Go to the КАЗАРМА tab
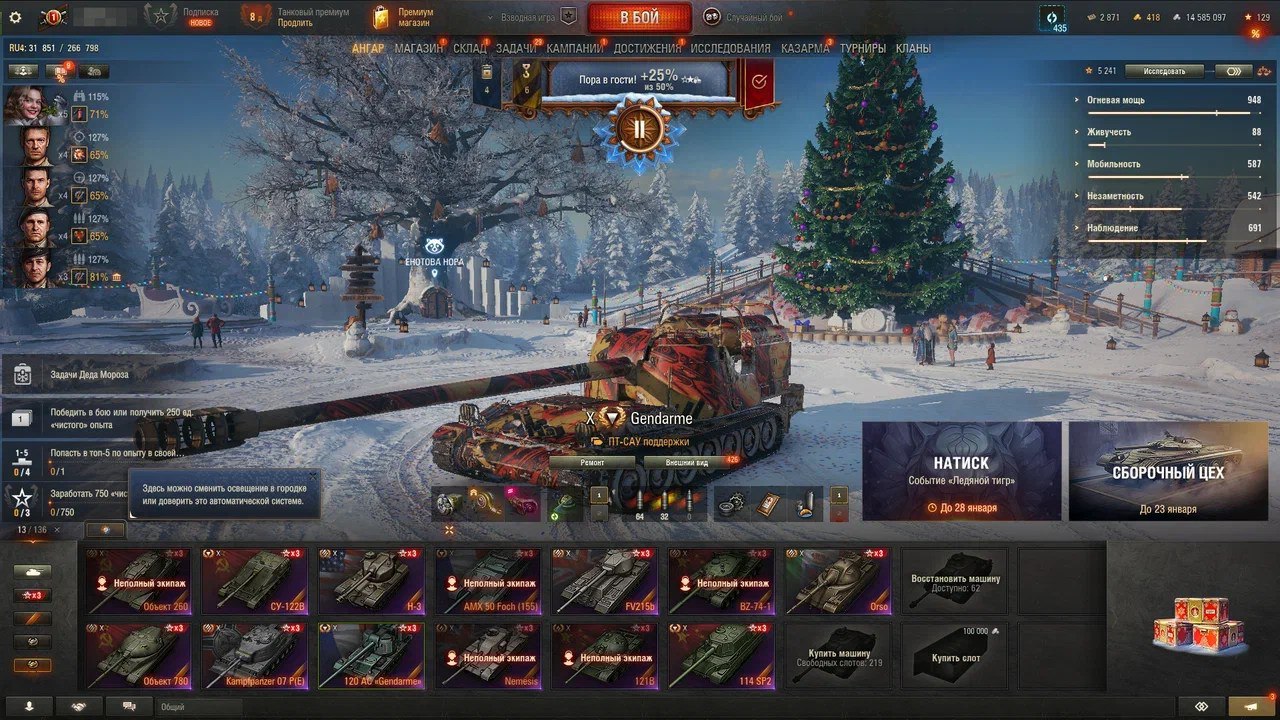Image resolution: width=1280 pixels, height=720 pixels. 805,48
